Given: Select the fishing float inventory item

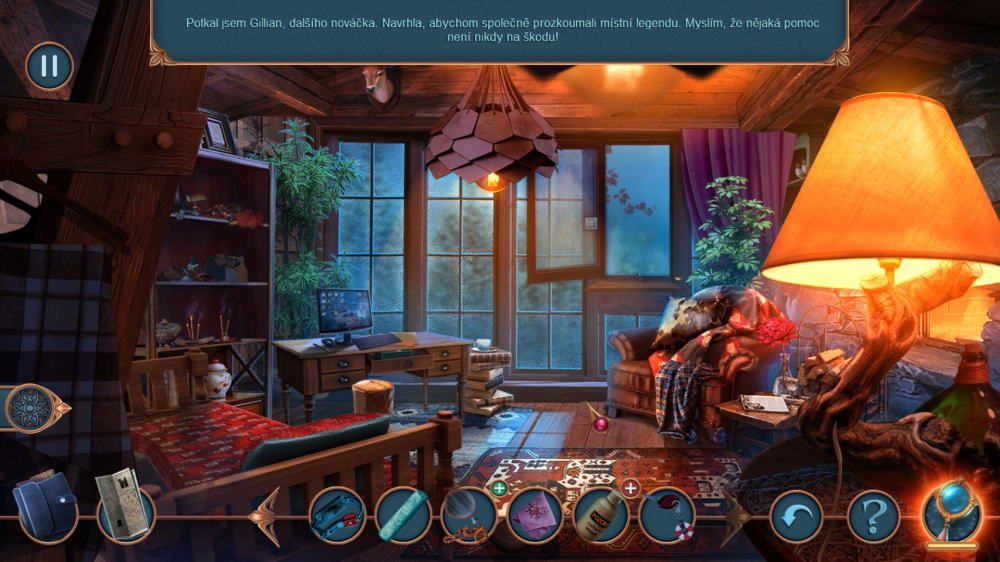Looking at the screenshot, I should point(667,516).
